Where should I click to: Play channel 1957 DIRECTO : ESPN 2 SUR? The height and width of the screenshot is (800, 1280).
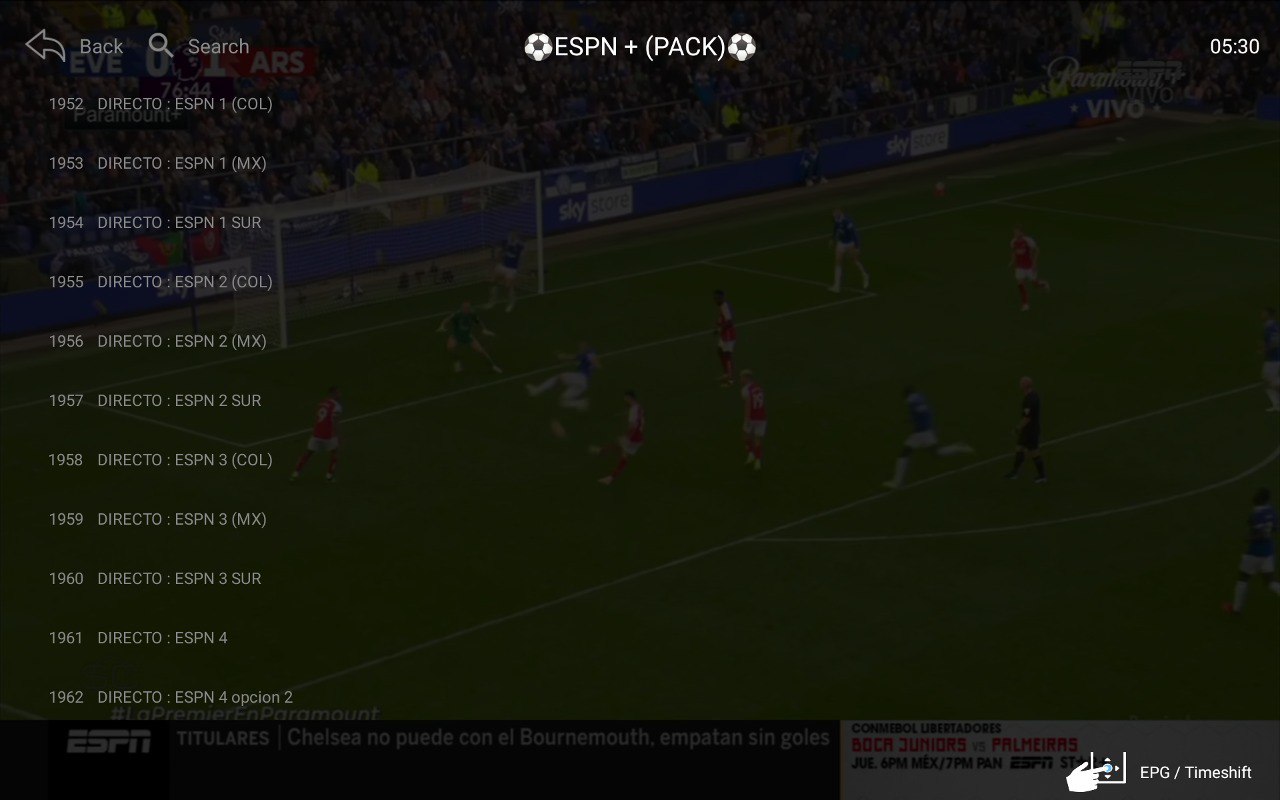tap(178, 400)
